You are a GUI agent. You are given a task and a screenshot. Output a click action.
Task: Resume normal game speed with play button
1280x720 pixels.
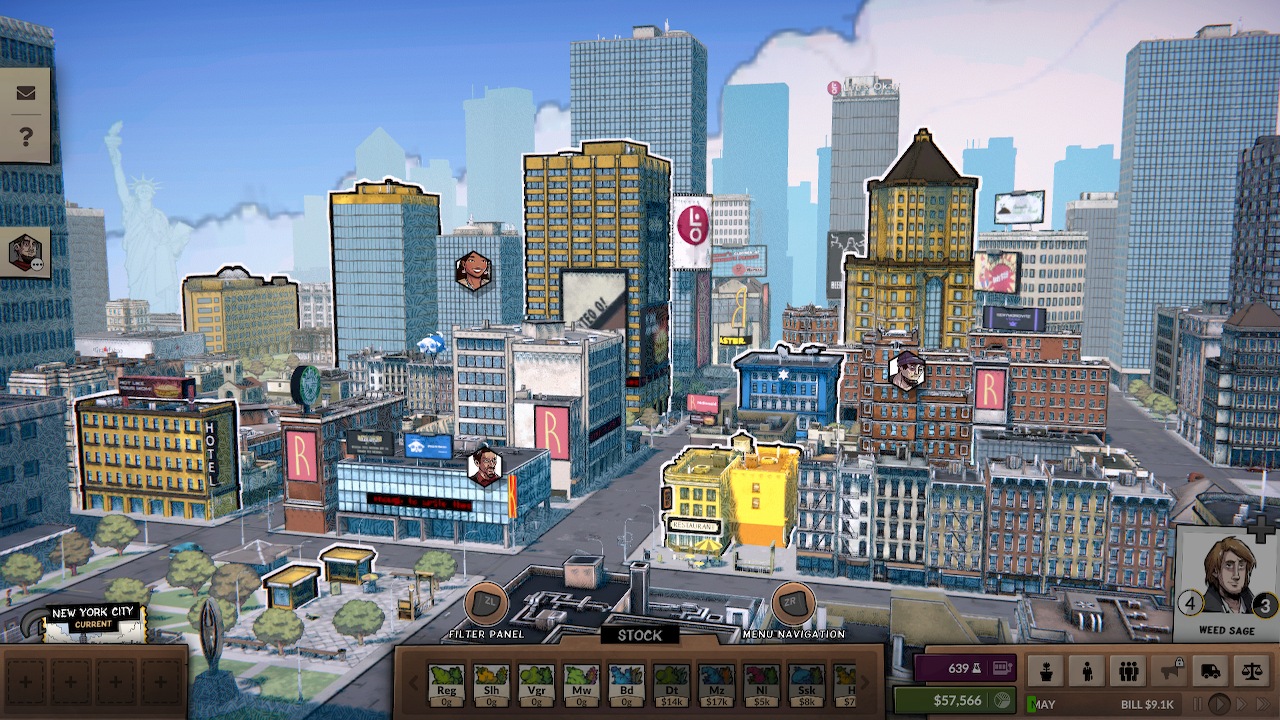pyautogui.click(x=1221, y=704)
